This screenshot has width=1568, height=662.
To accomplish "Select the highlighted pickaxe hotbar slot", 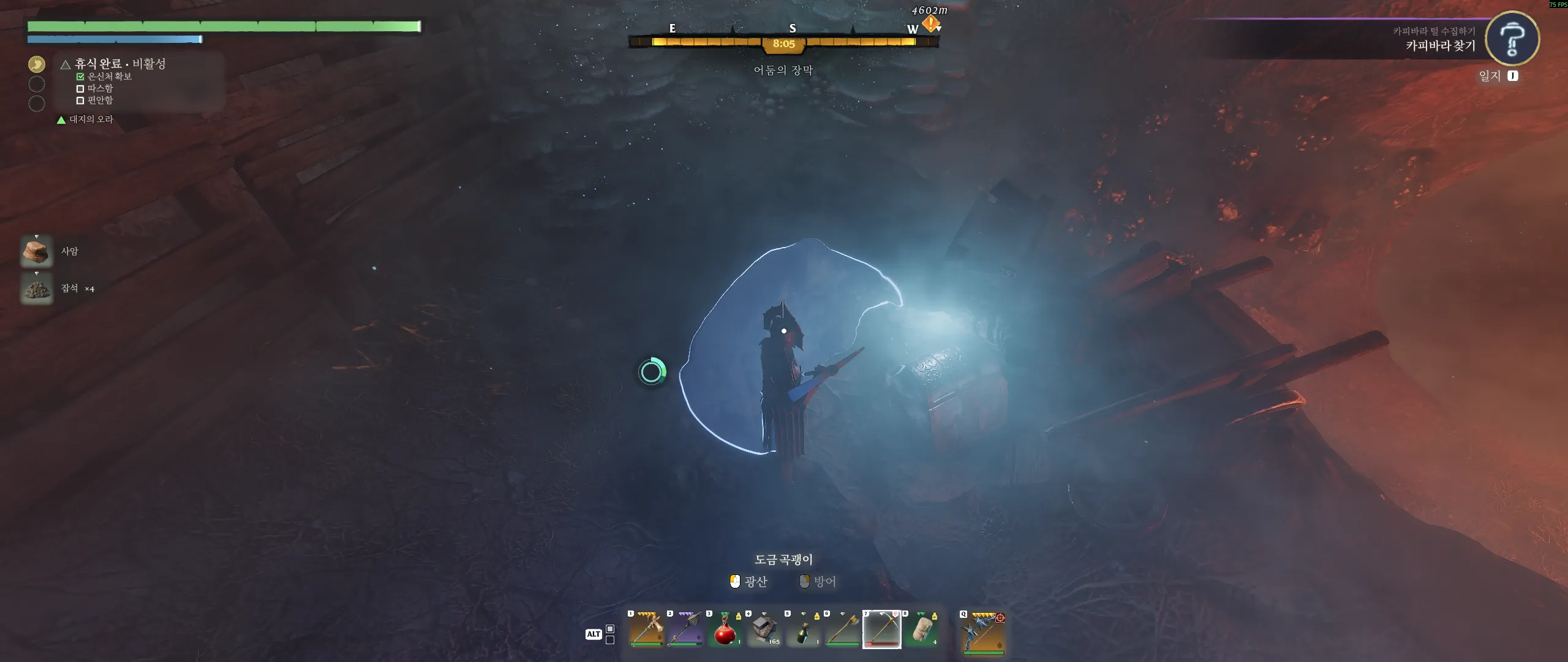I will 881,630.
